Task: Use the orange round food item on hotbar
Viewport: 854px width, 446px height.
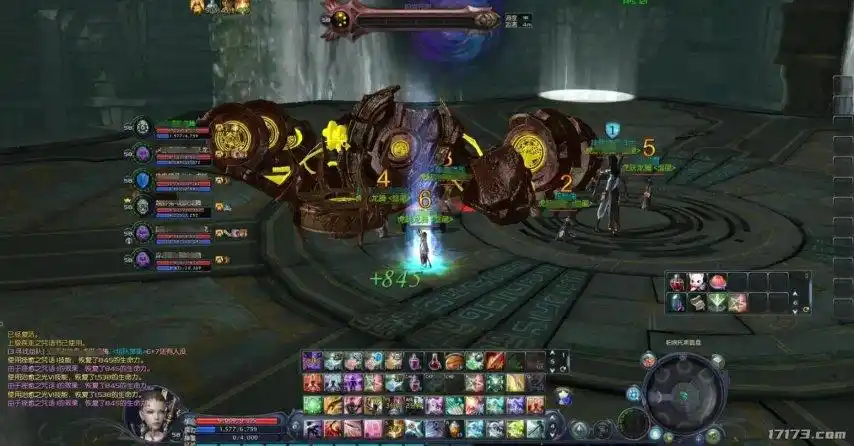Action: coord(455,361)
